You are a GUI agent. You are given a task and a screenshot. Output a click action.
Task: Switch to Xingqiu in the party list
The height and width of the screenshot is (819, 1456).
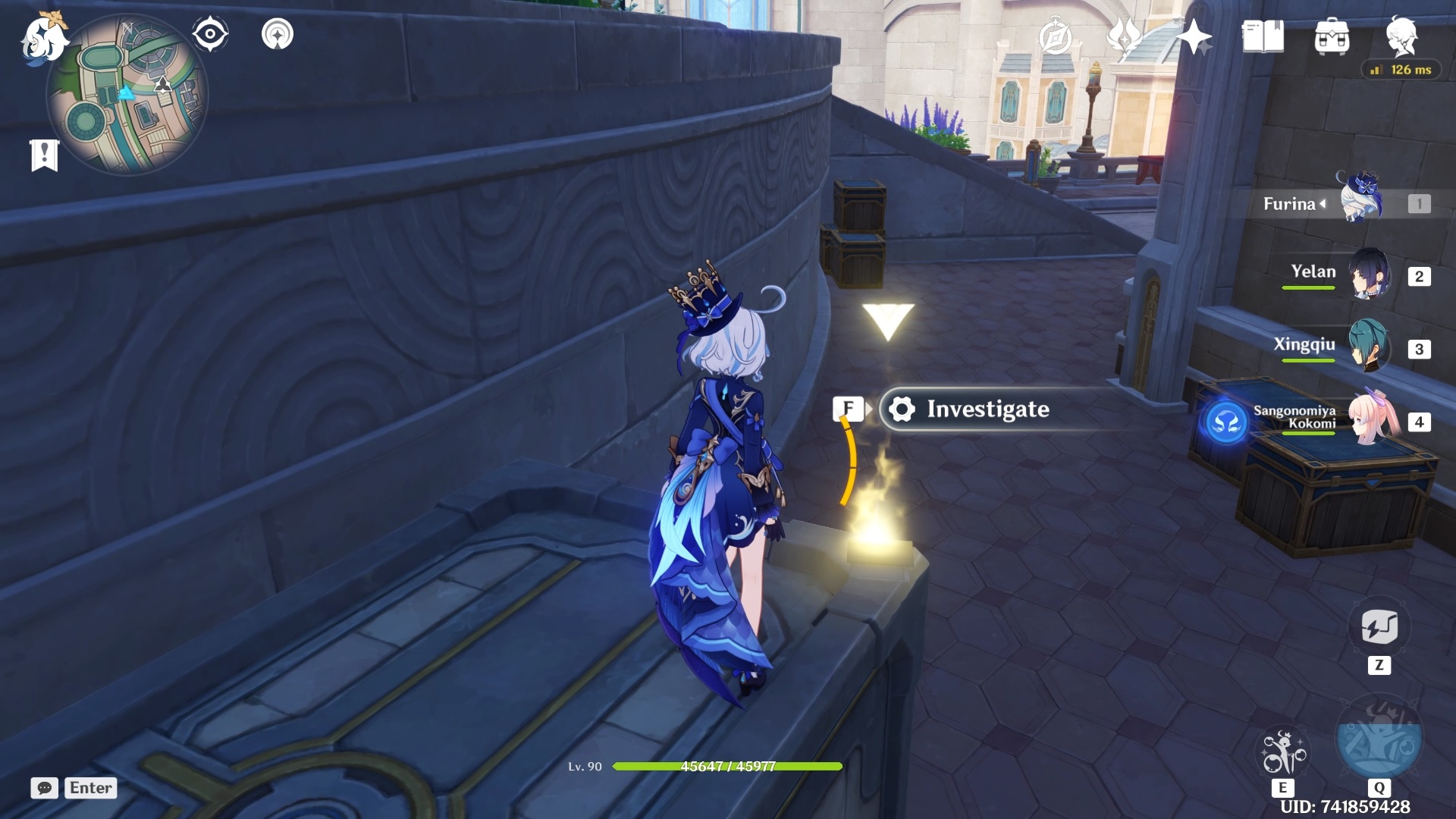click(1369, 345)
